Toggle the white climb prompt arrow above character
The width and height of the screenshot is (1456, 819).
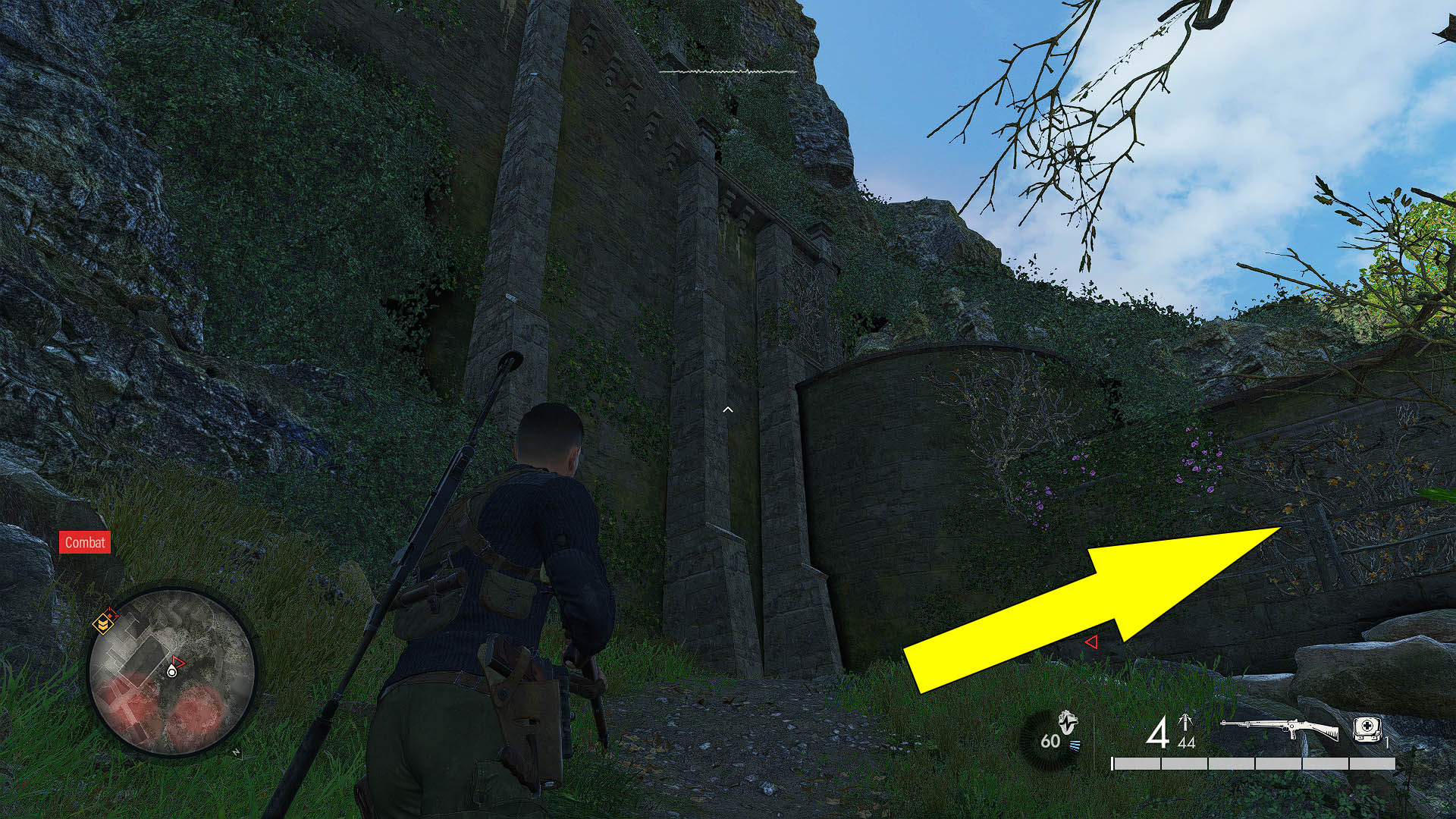point(728,408)
